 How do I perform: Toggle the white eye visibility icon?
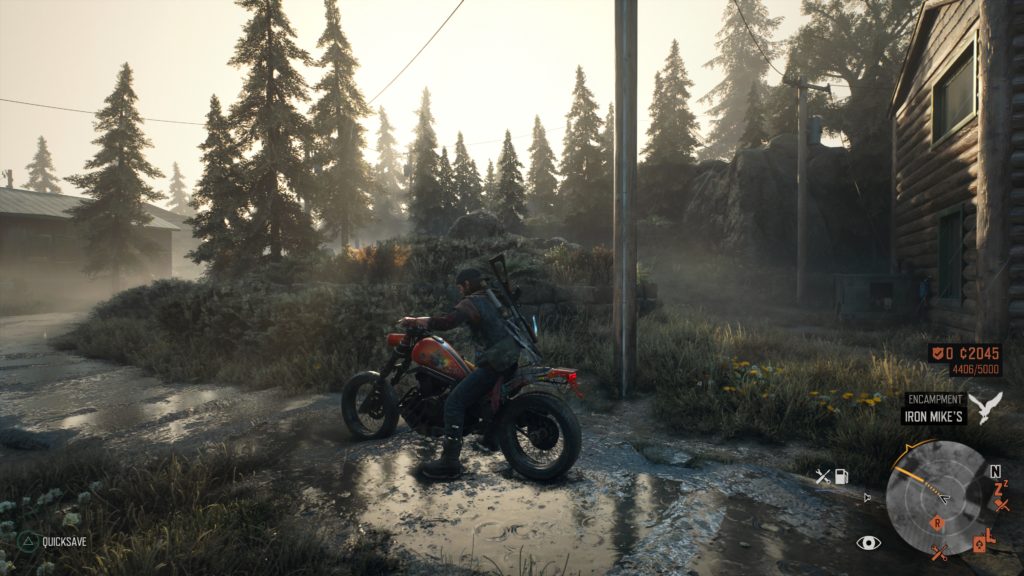868,542
